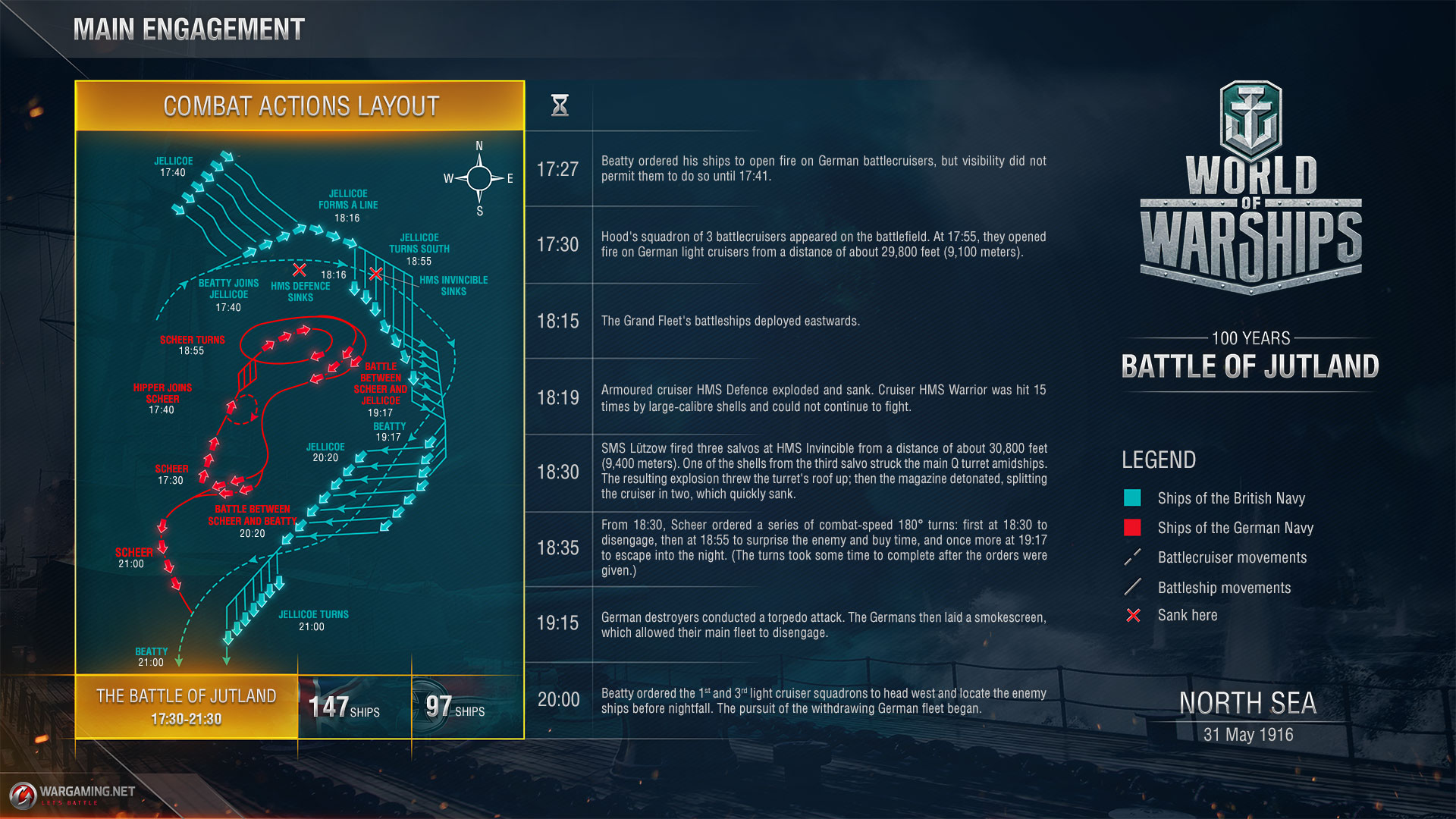Open the Wargaming.net logo link
The width and height of the screenshot is (1456, 819).
point(74,794)
